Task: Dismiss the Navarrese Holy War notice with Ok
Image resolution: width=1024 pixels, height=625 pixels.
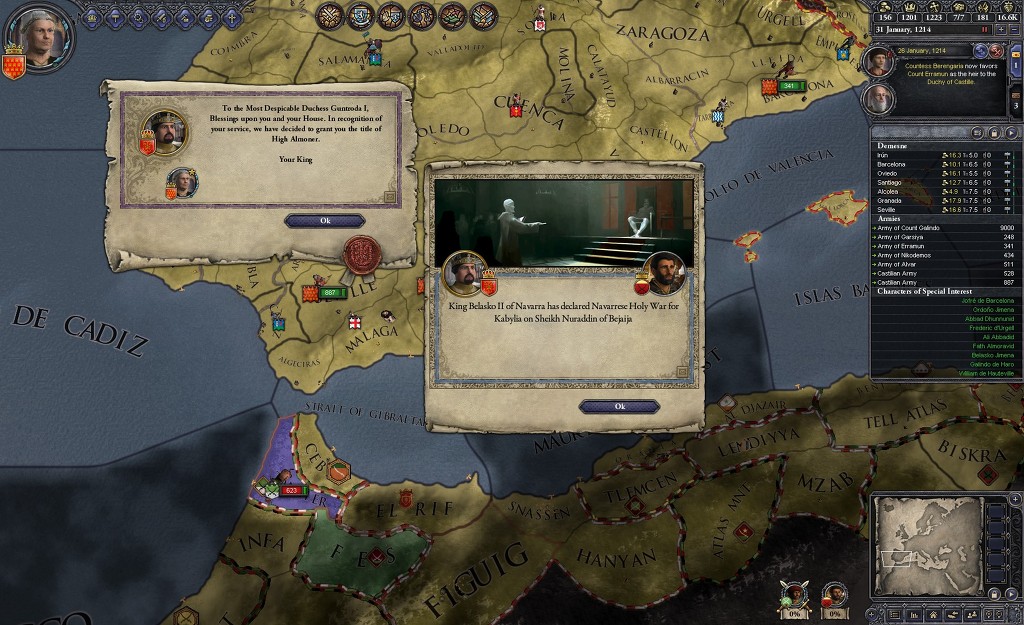Action: [x=619, y=406]
